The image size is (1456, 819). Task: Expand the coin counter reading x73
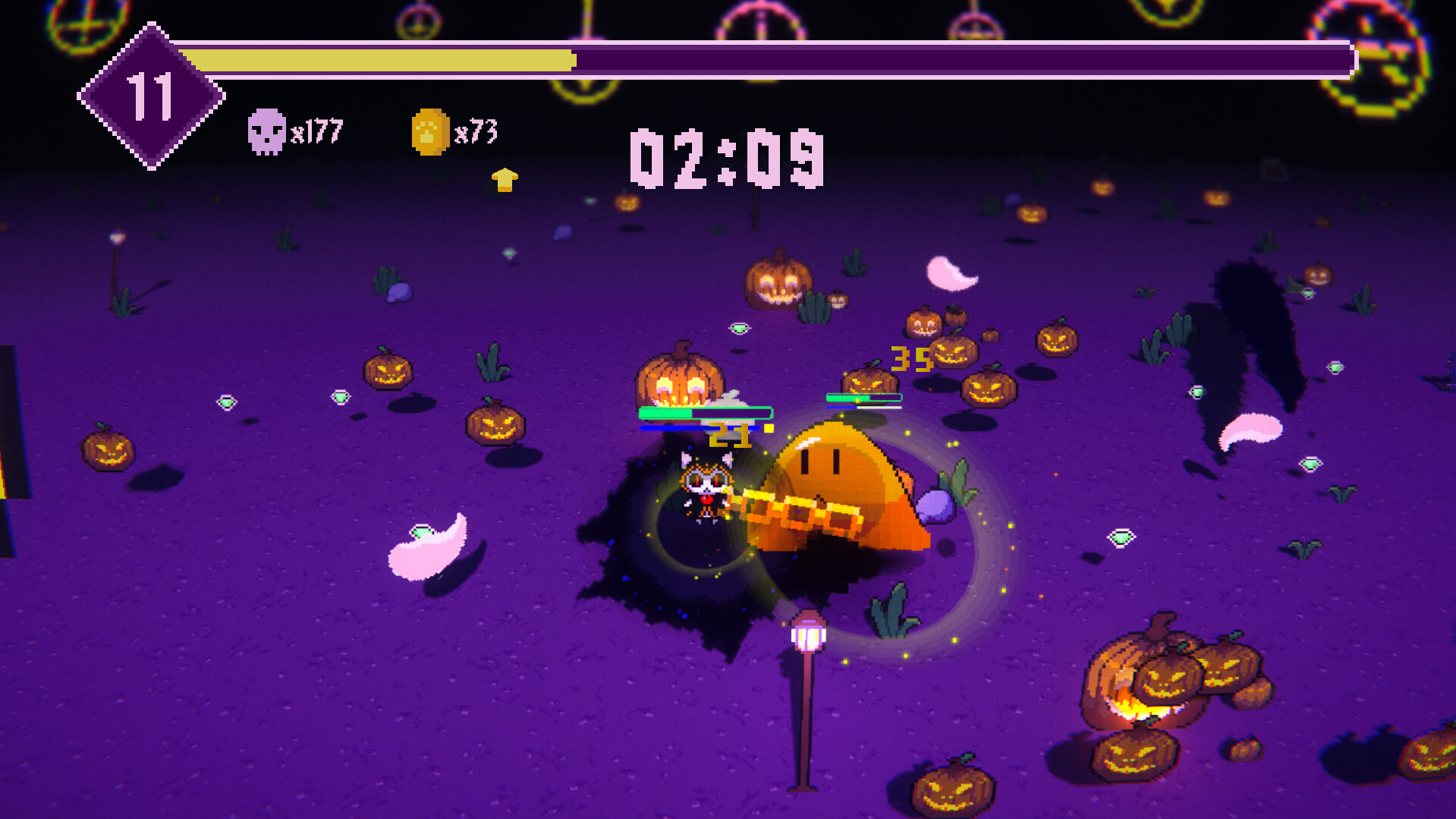pos(476,130)
